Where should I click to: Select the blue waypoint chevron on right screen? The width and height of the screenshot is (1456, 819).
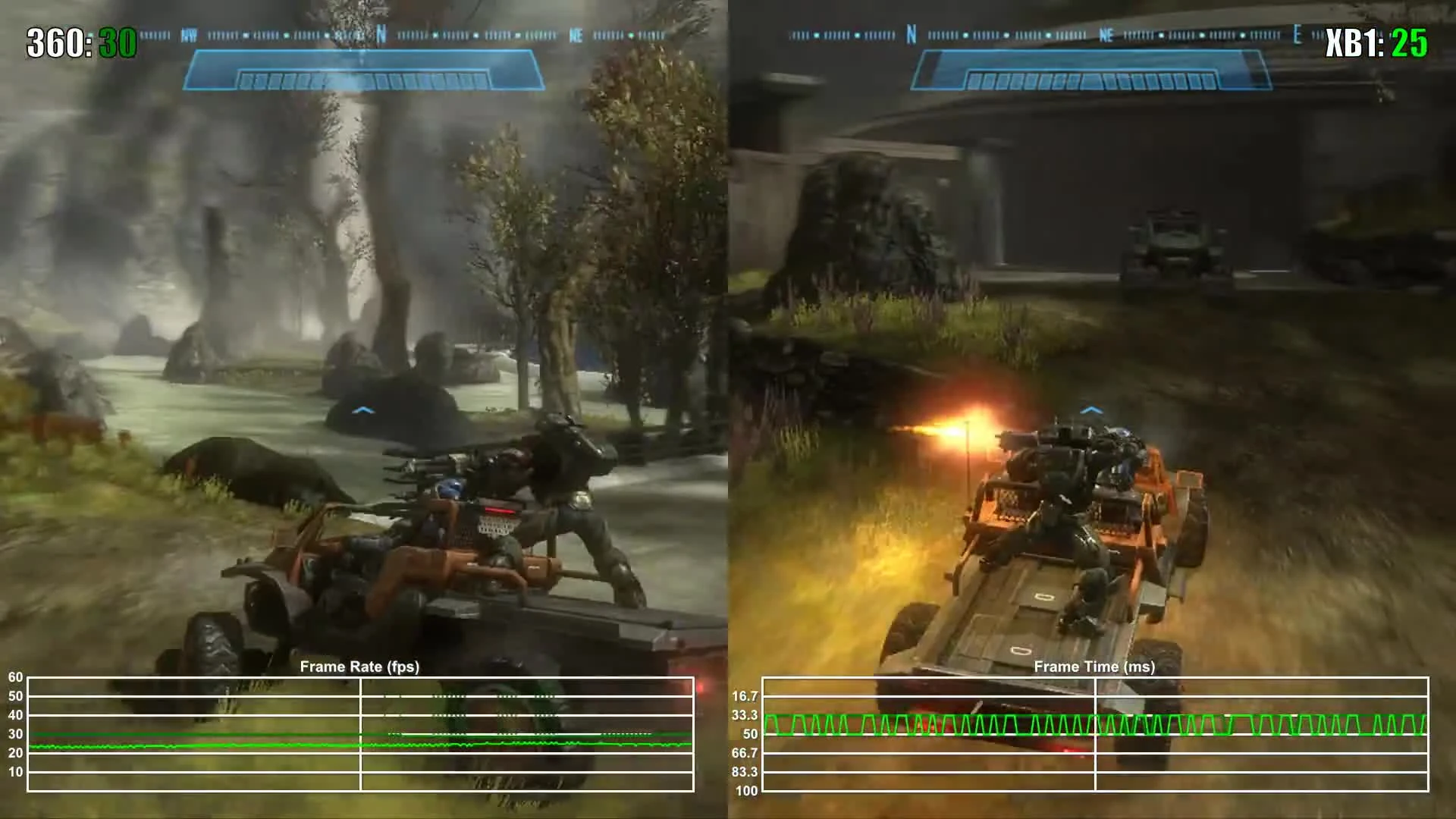1092,409
